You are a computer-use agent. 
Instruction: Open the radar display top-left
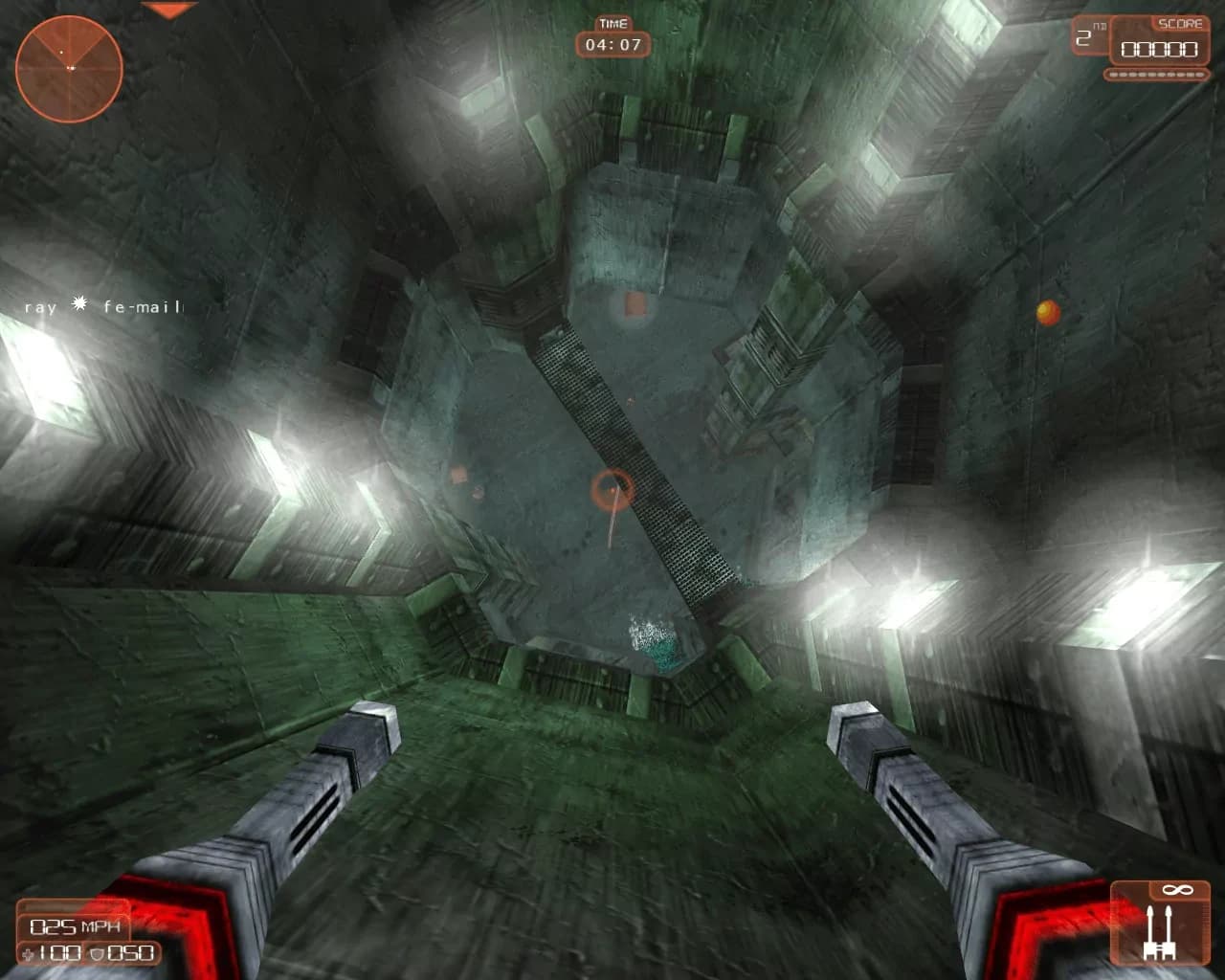[x=67, y=67]
